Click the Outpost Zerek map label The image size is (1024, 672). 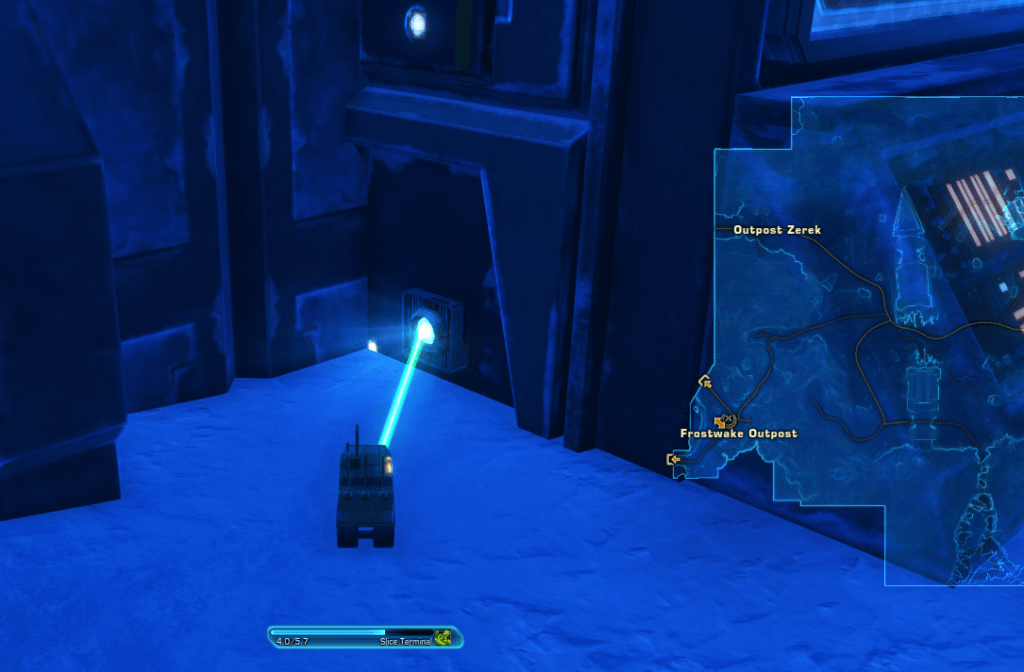tap(777, 230)
